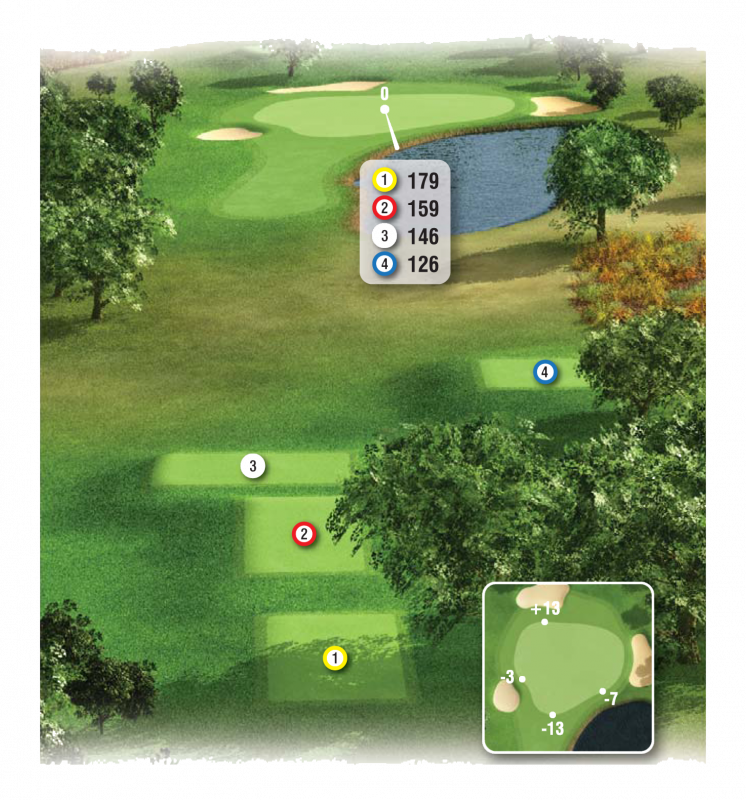The image size is (746, 800).
Task: Pick the 146-yard black tee legend entry
Action: [404, 236]
